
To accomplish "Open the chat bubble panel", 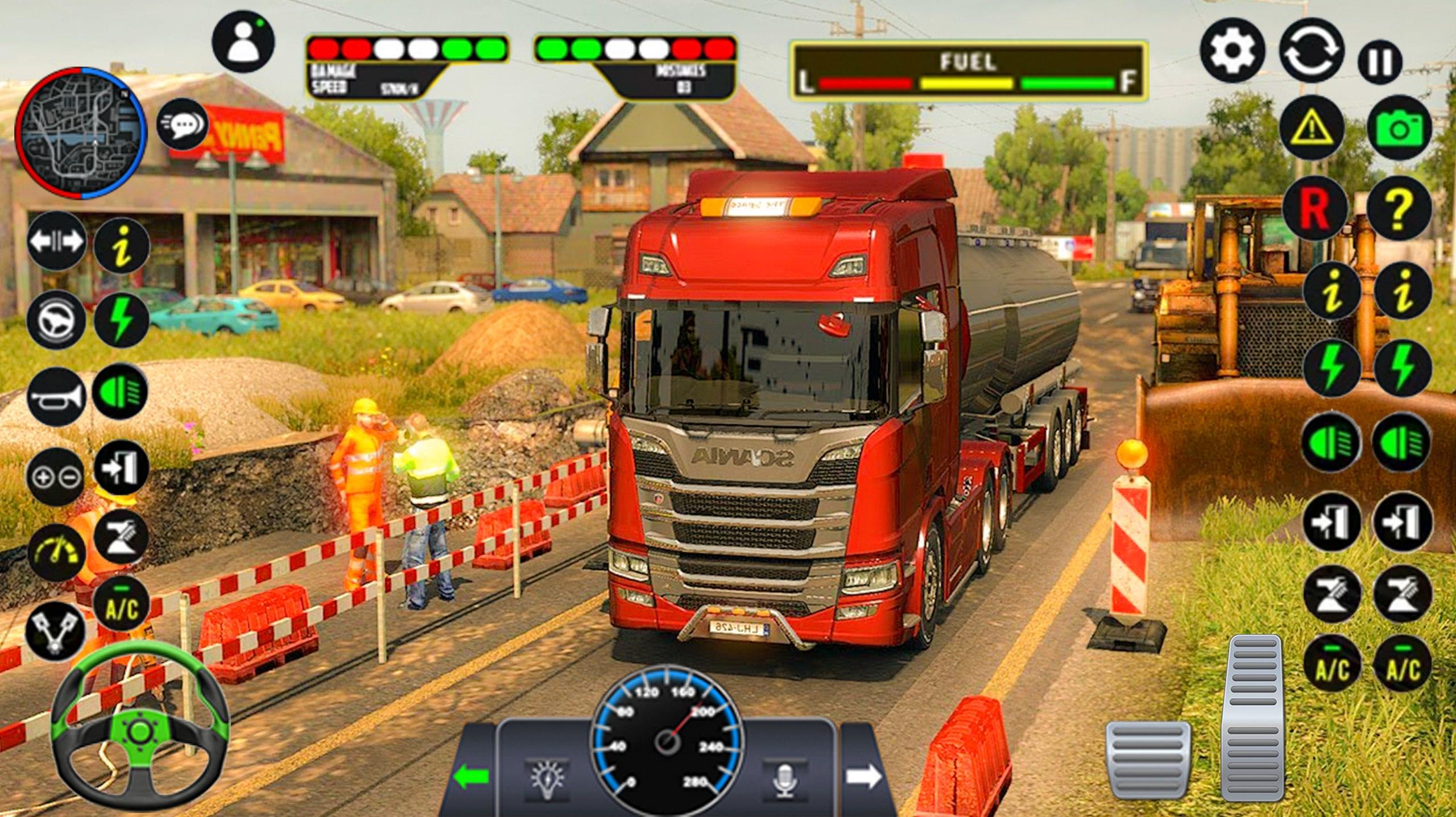I will click(x=183, y=124).
